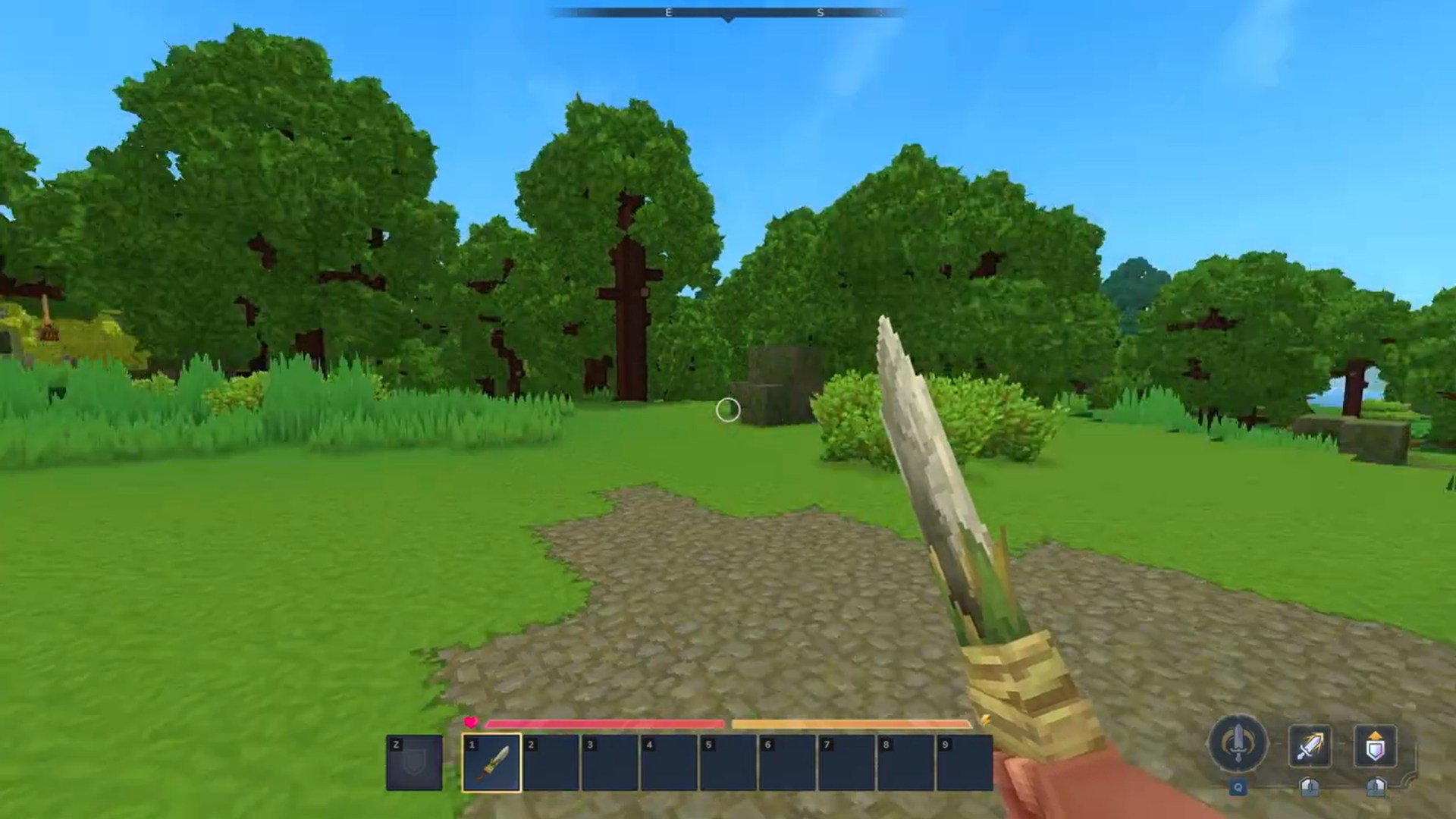Click the E marker on the compass strip
Image resolution: width=1456 pixels, height=819 pixels.
(667, 12)
